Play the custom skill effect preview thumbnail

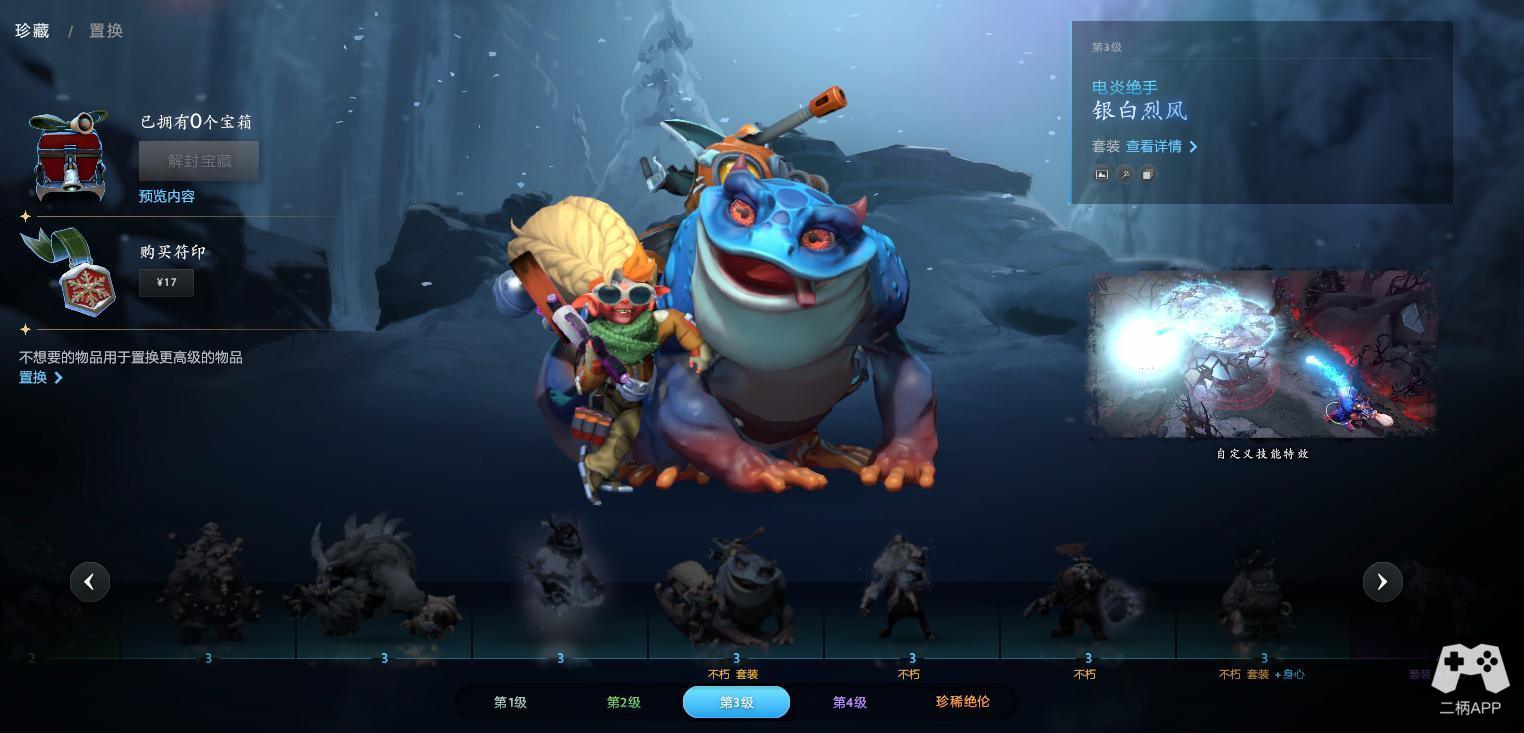(x=1262, y=354)
